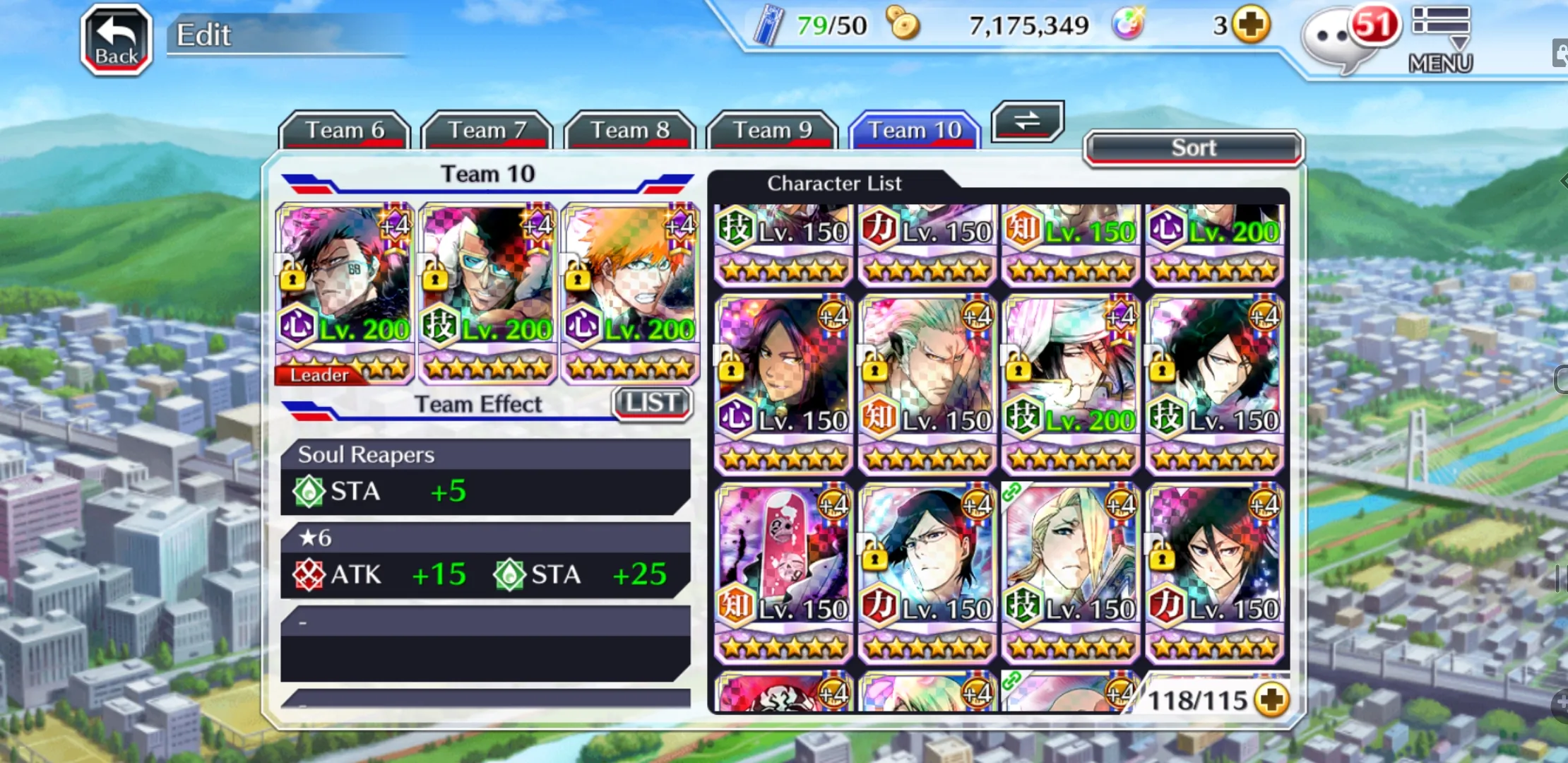Open the Team 8 tab

(629, 130)
